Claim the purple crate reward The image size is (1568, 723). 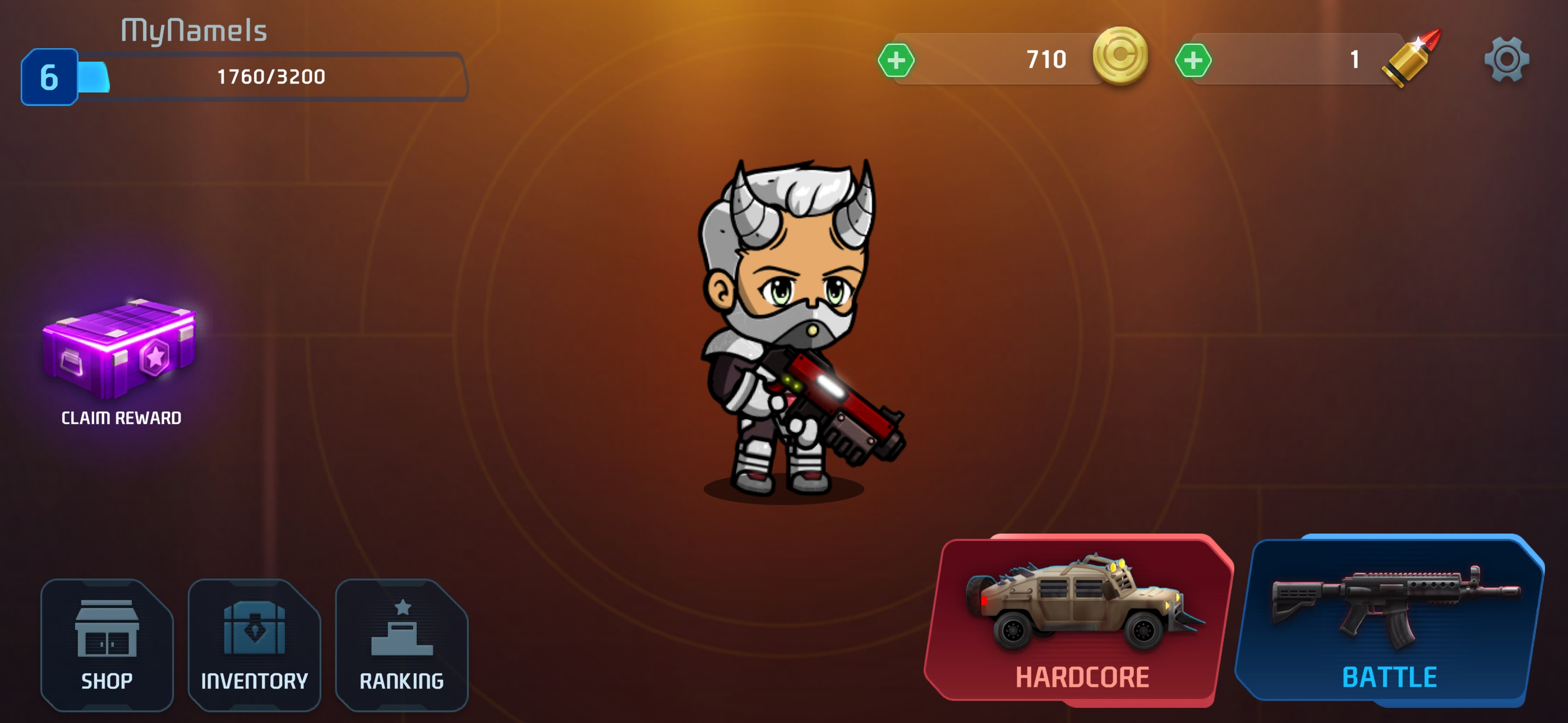tap(120, 359)
